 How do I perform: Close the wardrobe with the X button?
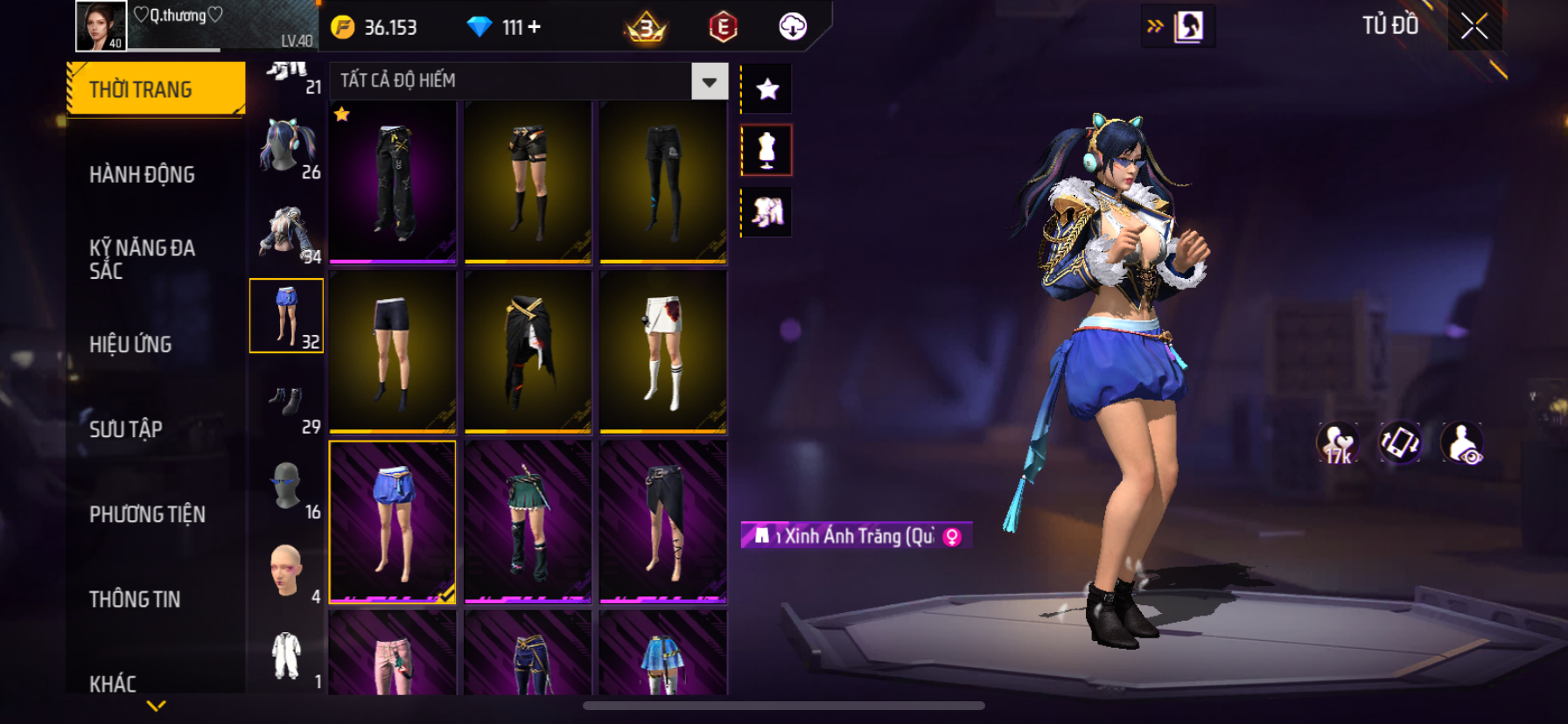point(1474,27)
